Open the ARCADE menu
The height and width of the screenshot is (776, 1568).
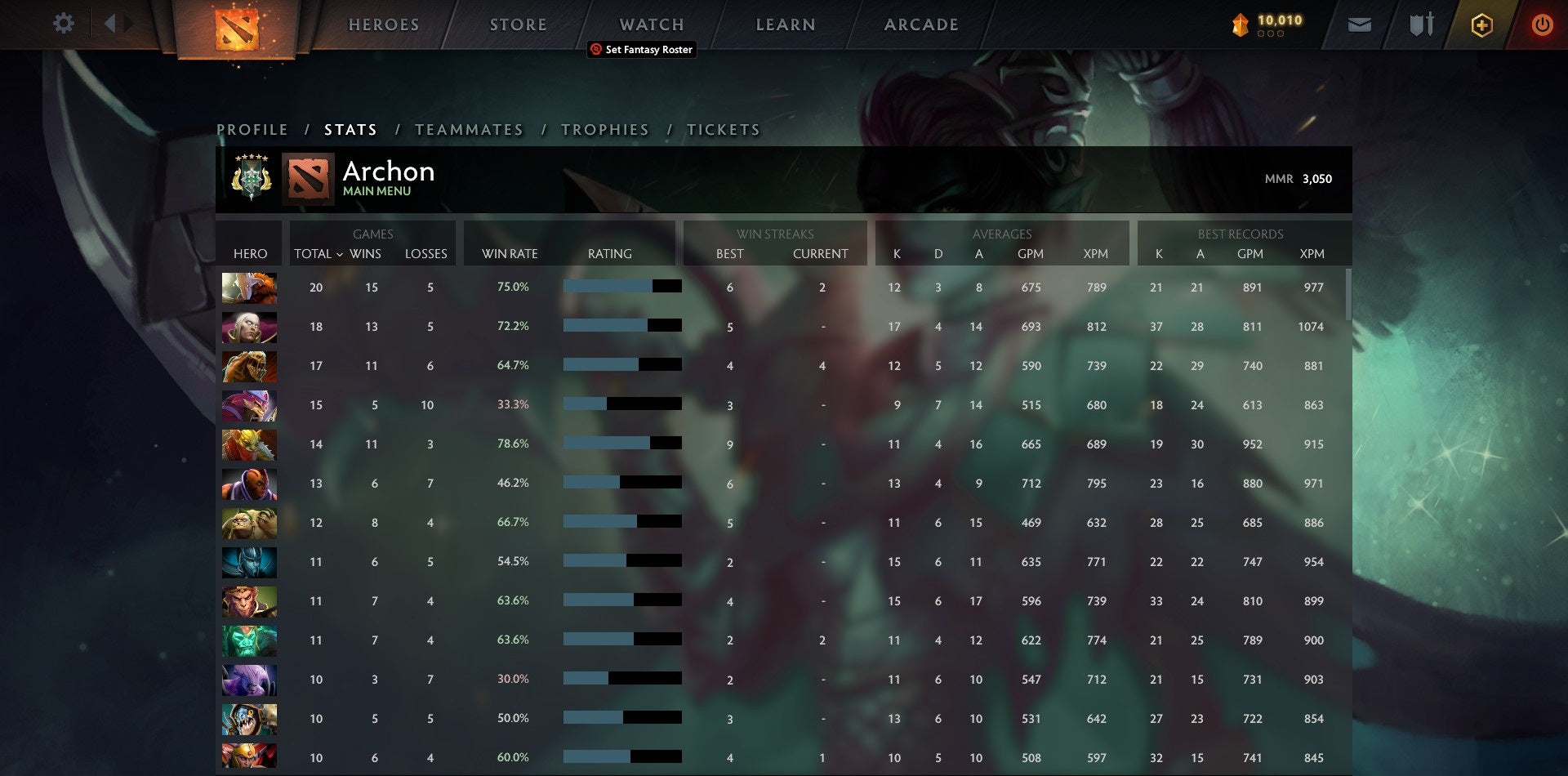click(921, 25)
